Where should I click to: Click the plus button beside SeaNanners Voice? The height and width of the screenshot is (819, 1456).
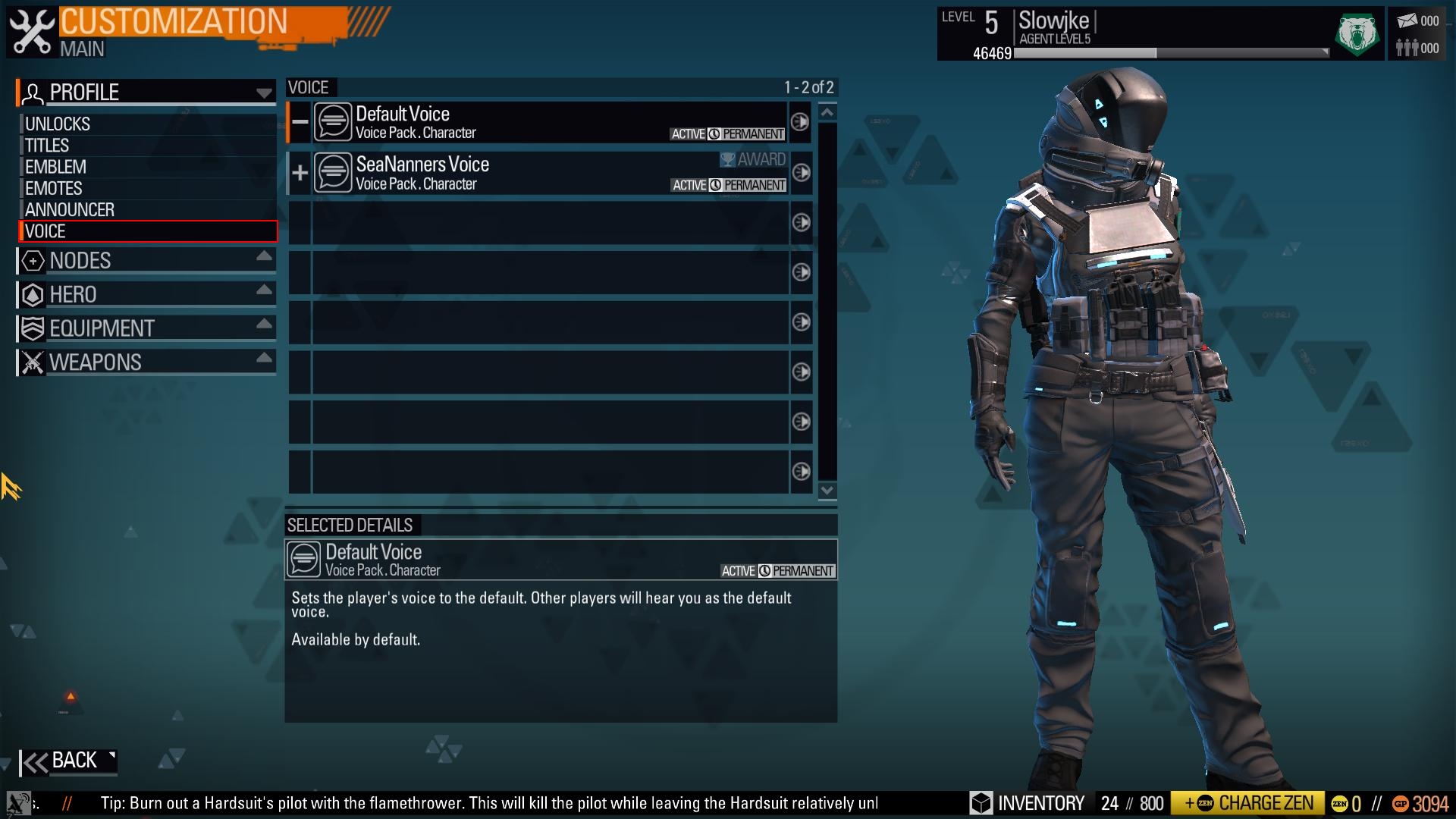pyautogui.click(x=300, y=173)
